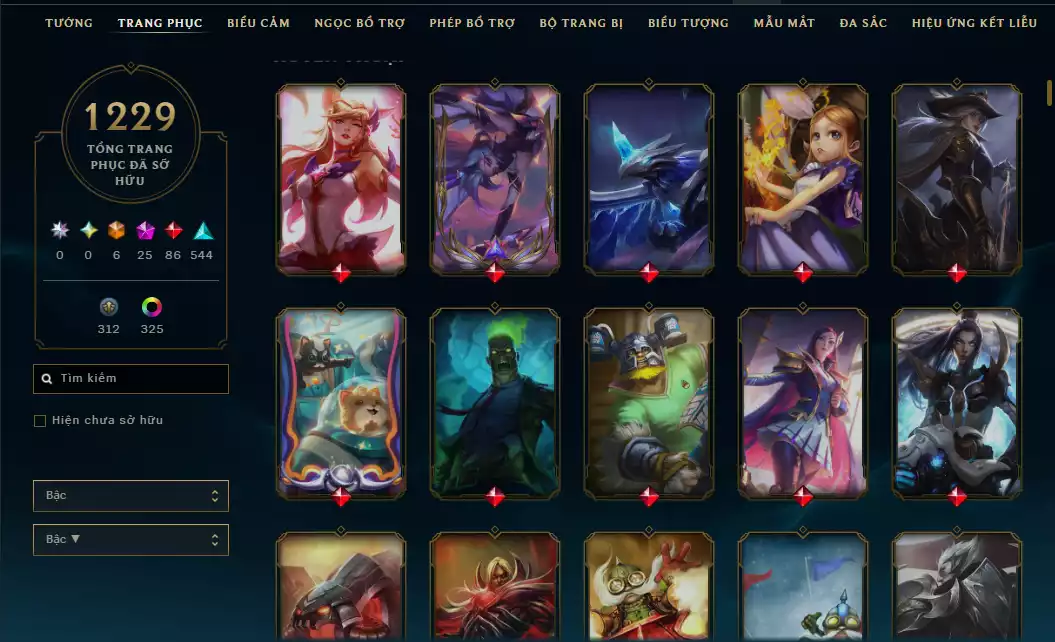Click the skin list scrollbar

[1049, 92]
